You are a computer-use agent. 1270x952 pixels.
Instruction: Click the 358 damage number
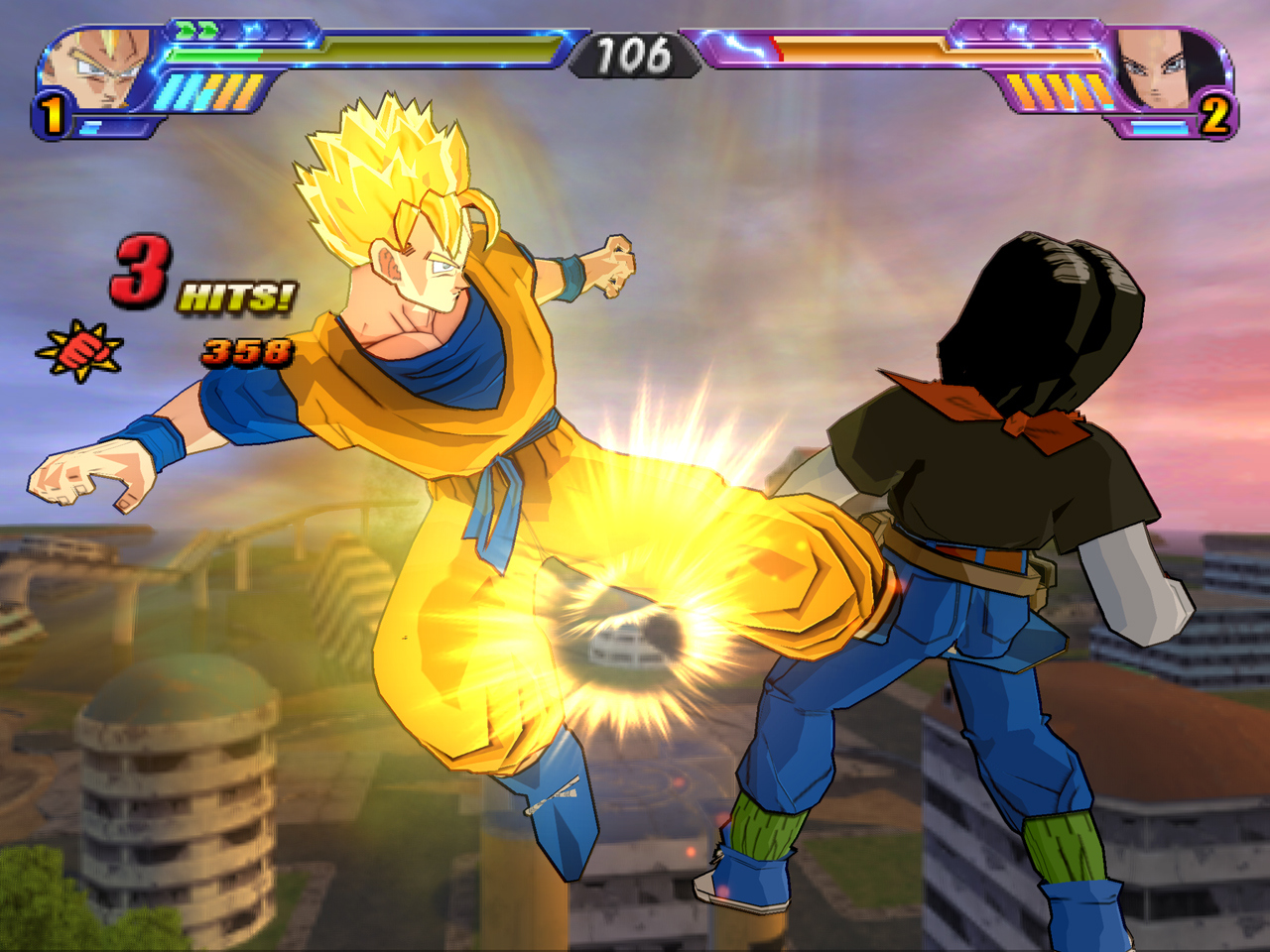246,349
